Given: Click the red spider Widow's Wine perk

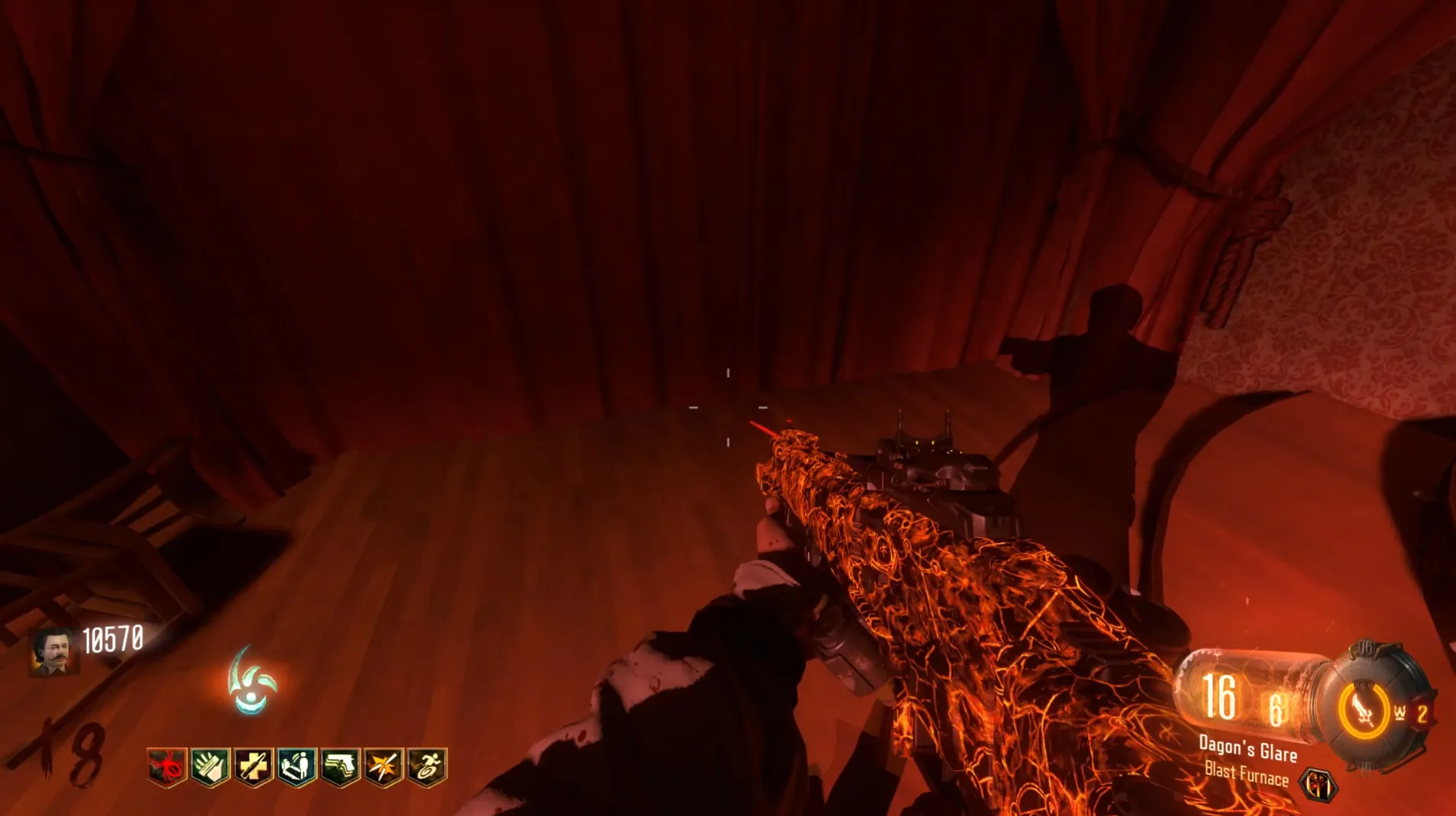Looking at the screenshot, I should pos(167,766).
